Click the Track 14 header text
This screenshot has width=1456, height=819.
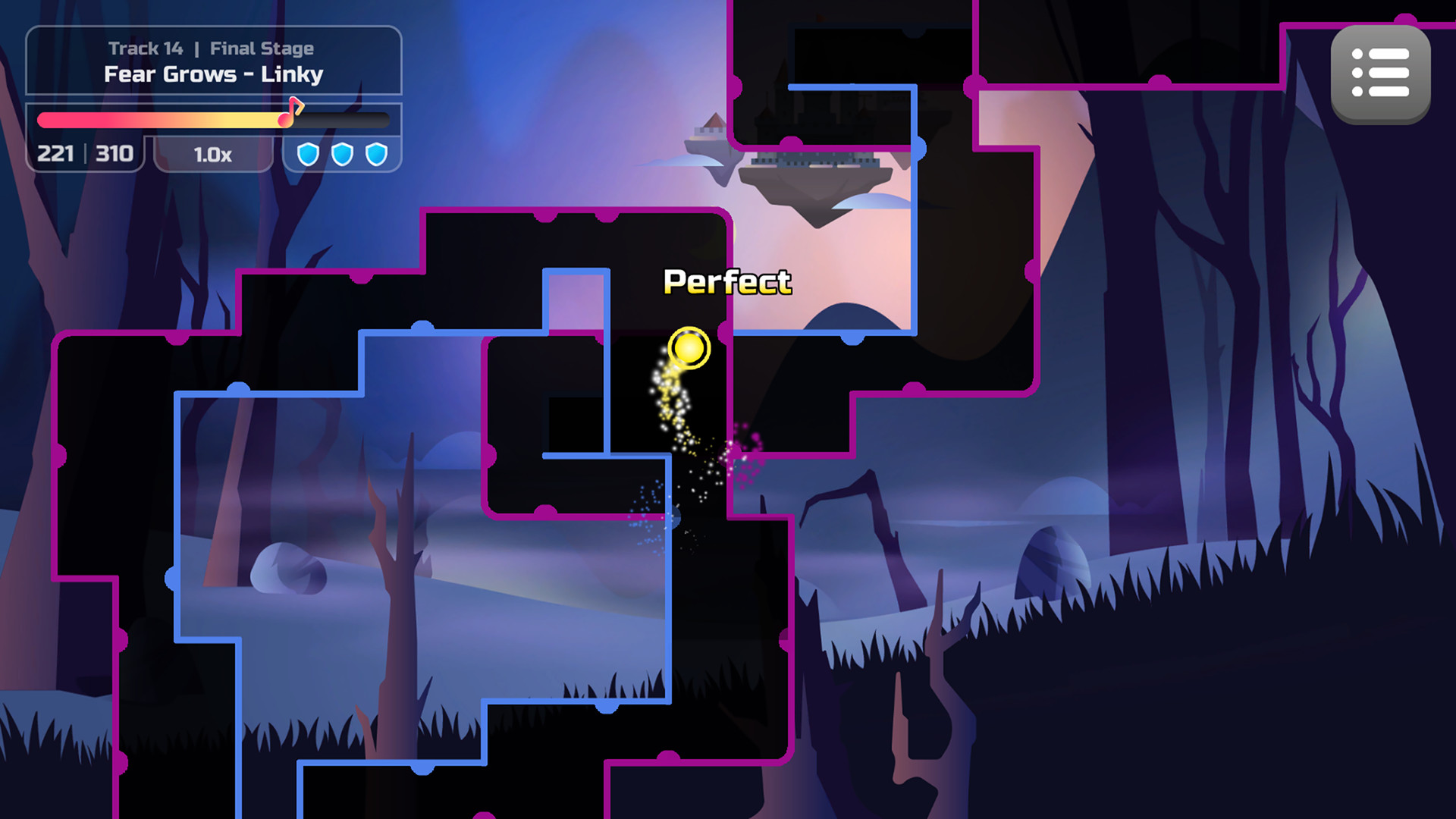146,48
